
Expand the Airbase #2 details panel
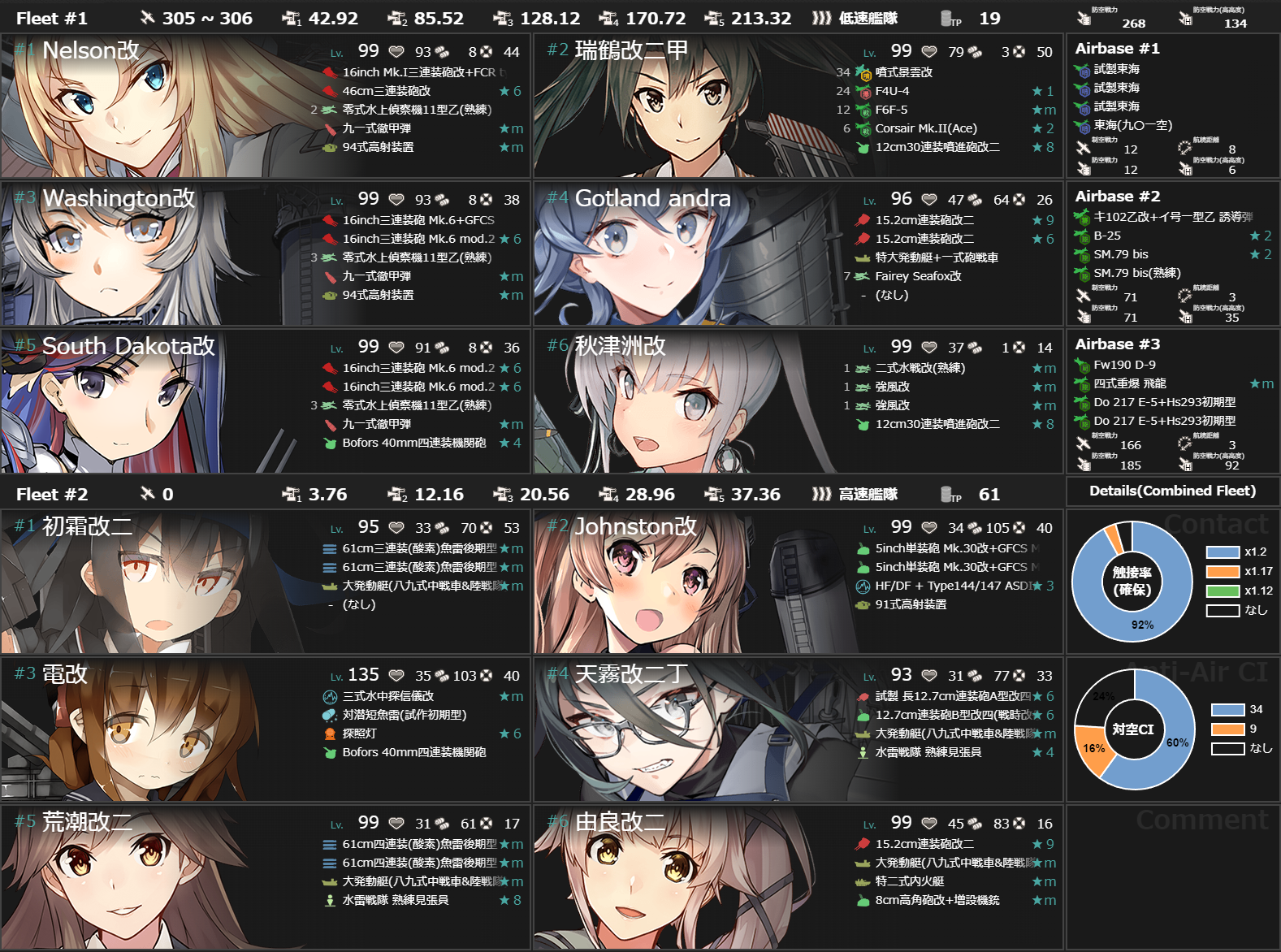[x=1119, y=196]
